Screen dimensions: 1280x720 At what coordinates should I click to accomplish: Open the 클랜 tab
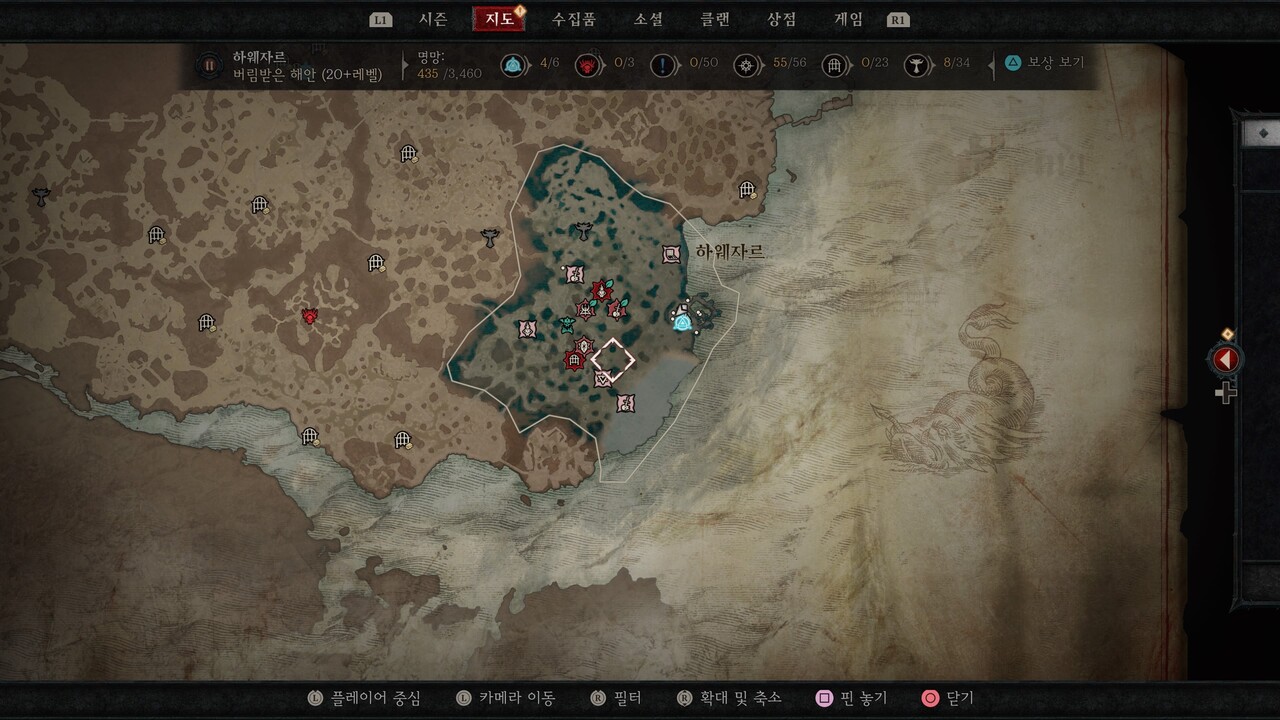[x=715, y=19]
